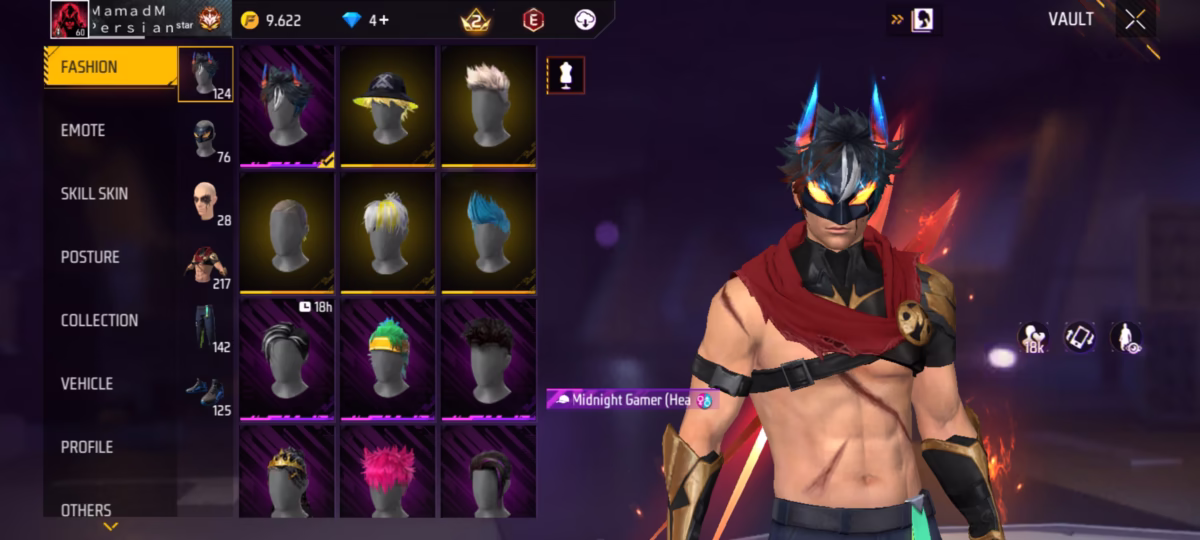This screenshot has height=540, width=1200.
Task: Click the mannequin outfit icon
Action: 565,76
